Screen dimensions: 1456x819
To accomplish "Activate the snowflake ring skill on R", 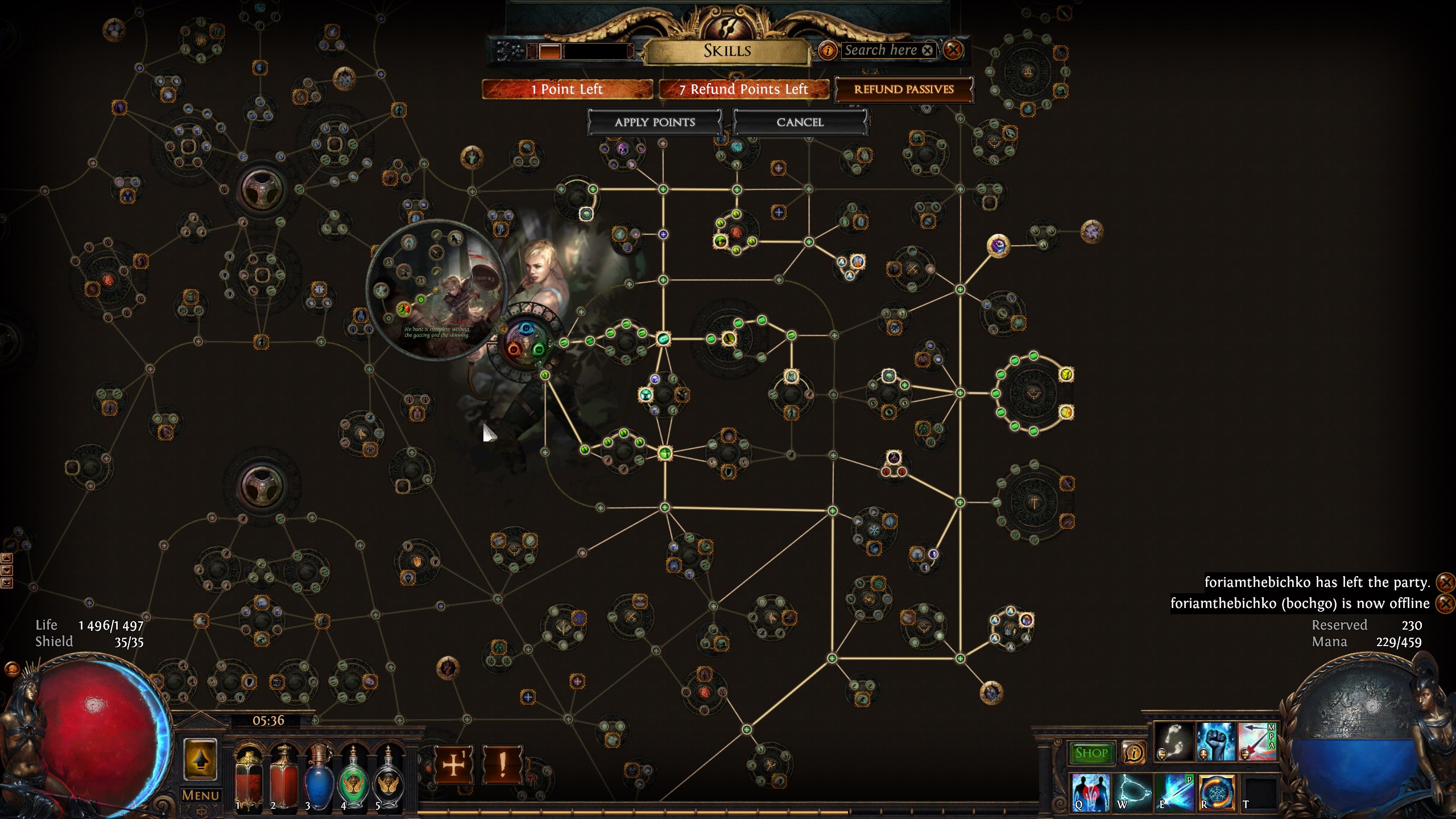I will click(1217, 792).
